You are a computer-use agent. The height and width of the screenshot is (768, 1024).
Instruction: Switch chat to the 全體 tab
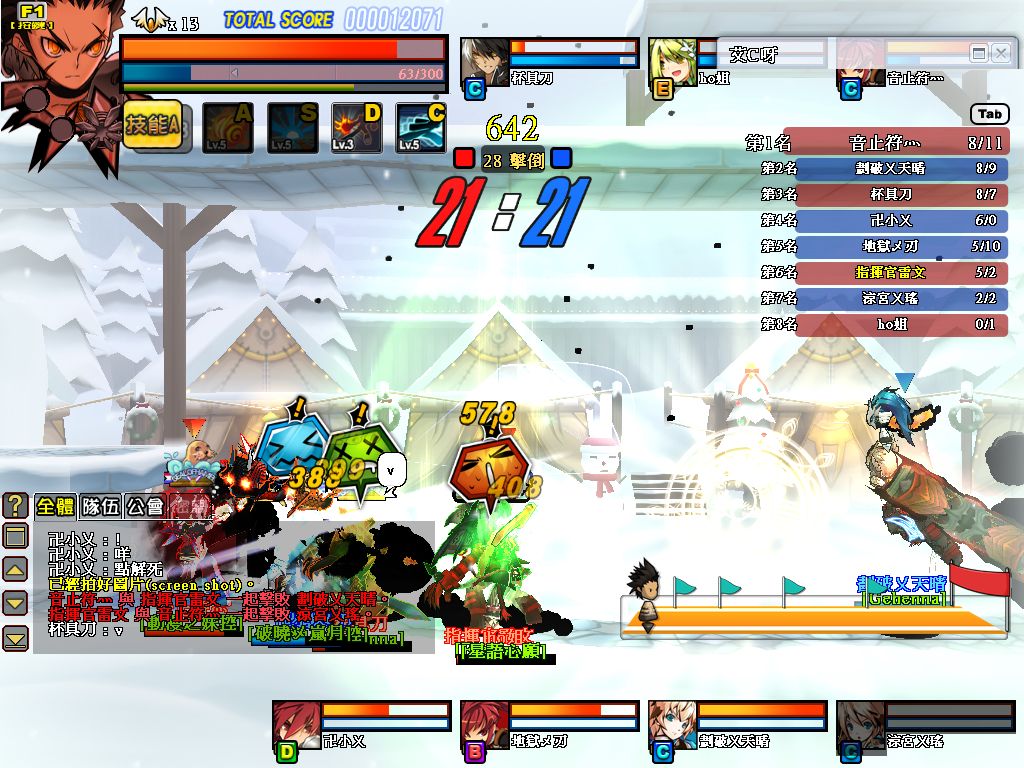[x=55, y=506]
